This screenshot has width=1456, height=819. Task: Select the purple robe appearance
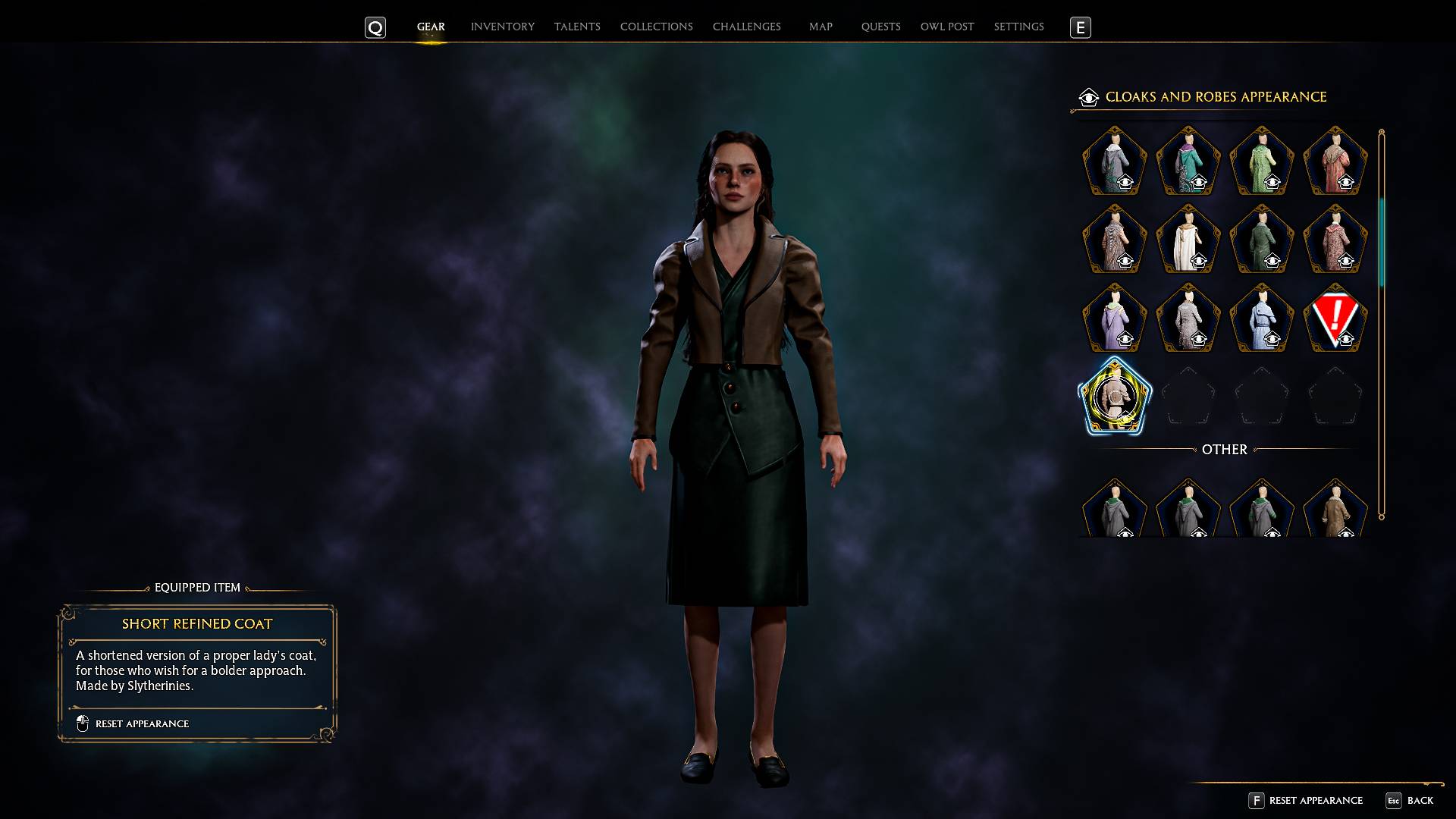[x=1113, y=318]
